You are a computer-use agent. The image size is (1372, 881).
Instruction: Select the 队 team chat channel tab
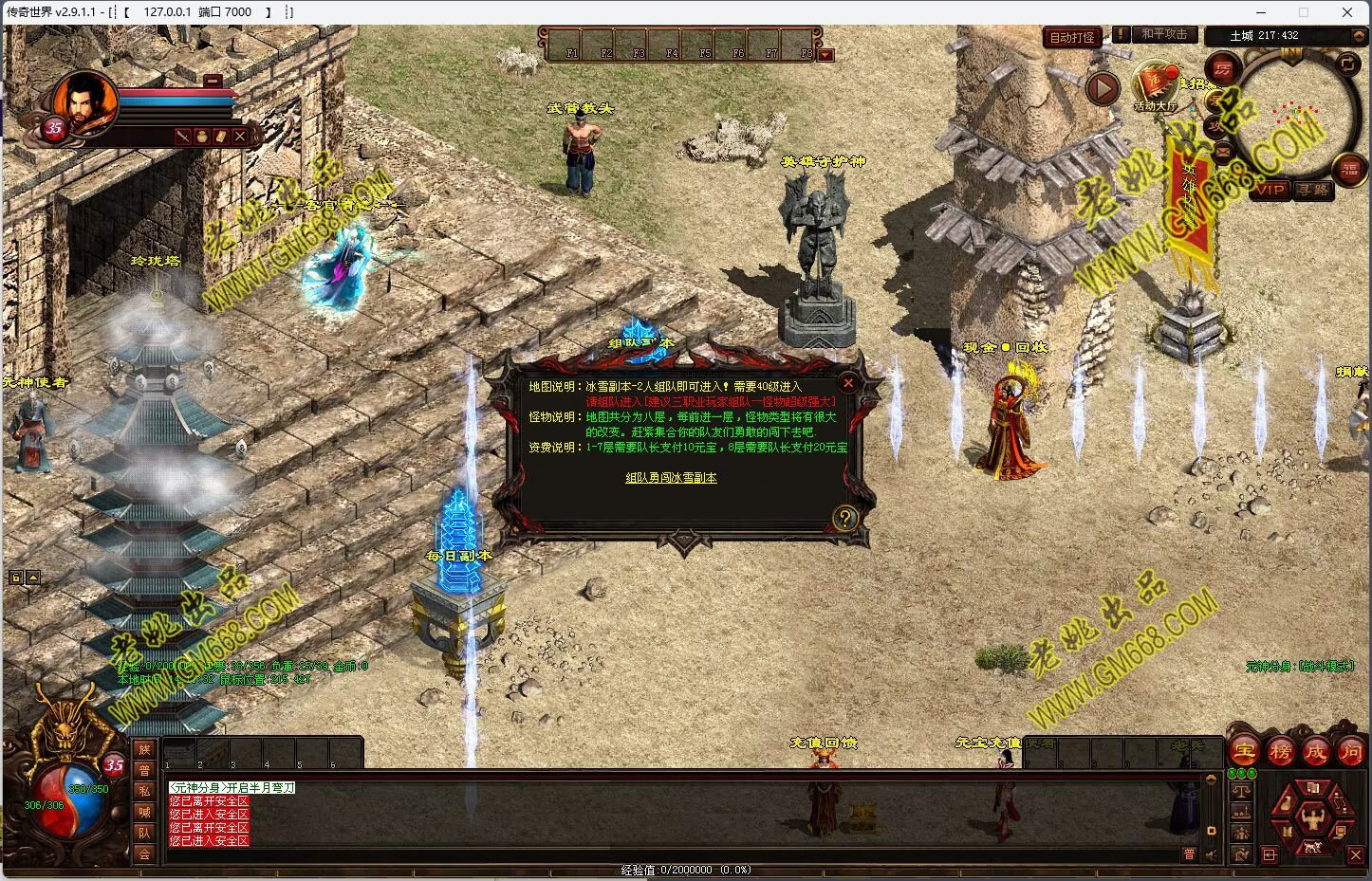(144, 833)
